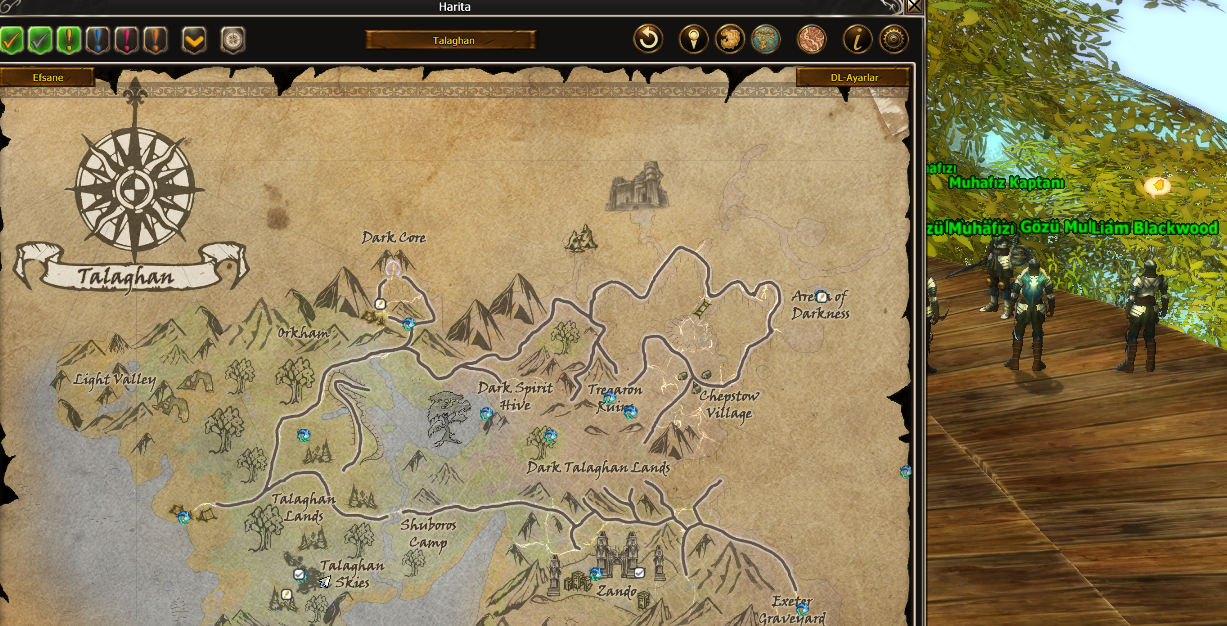Show the red-veined terrain map view
The image size is (1227, 626).
811,40
